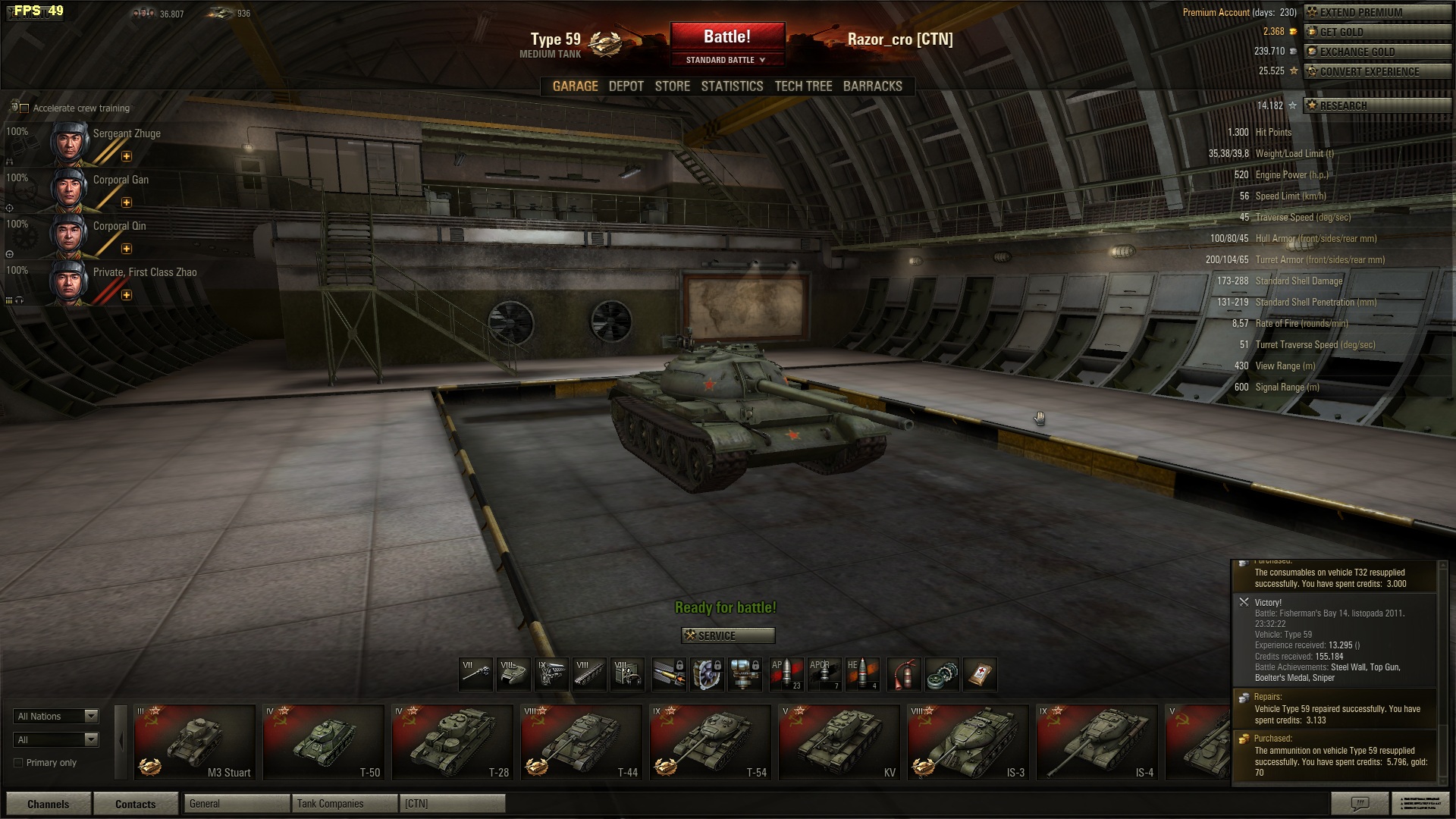Switch to the Tank Companies chat tab
The image size is (1456, 819).
344,804
